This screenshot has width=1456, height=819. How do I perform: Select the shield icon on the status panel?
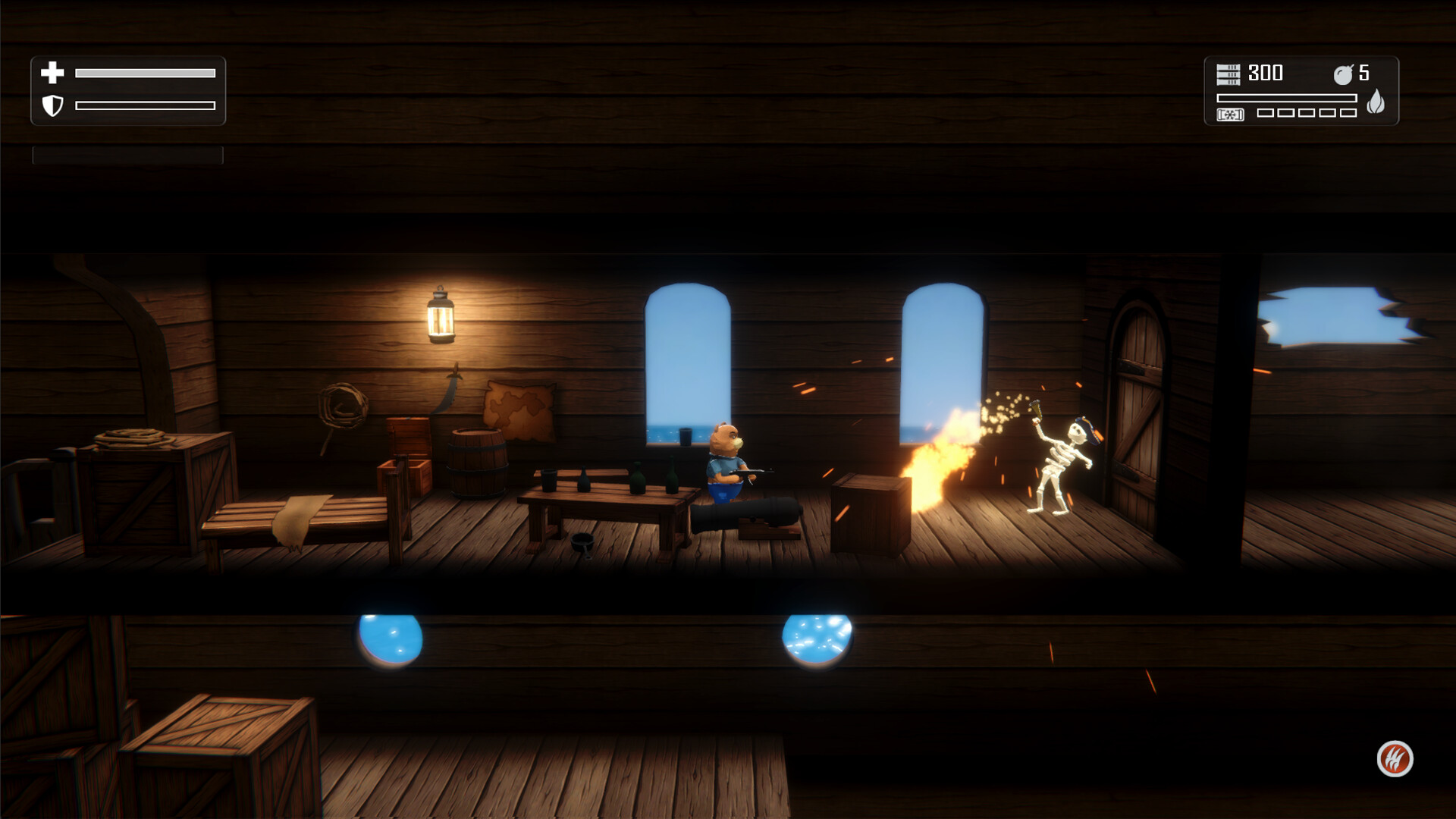(x=52, y=106)
